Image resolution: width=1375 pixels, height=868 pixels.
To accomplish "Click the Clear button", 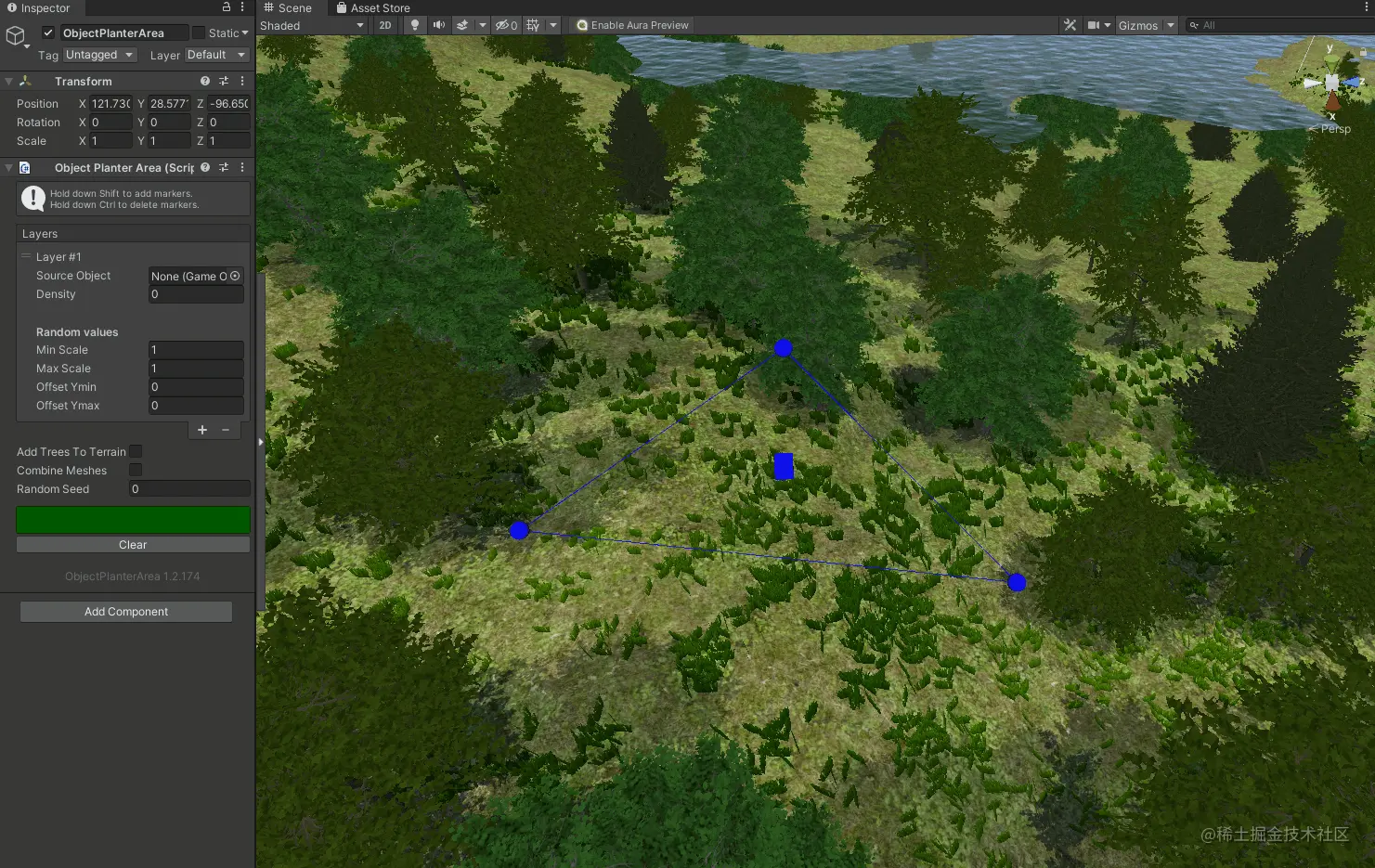I will [x=133, y=545].
